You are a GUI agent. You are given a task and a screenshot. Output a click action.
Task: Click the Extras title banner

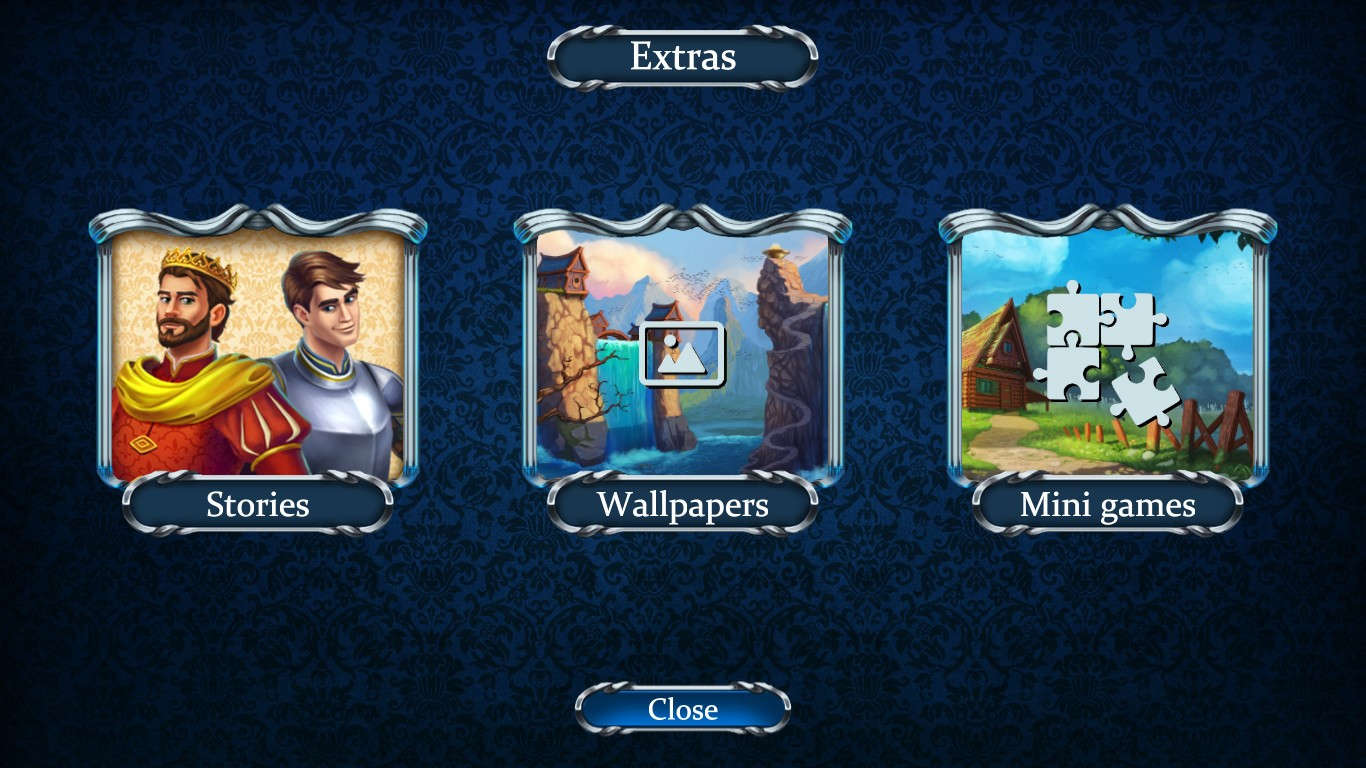[x=683, y=57]
